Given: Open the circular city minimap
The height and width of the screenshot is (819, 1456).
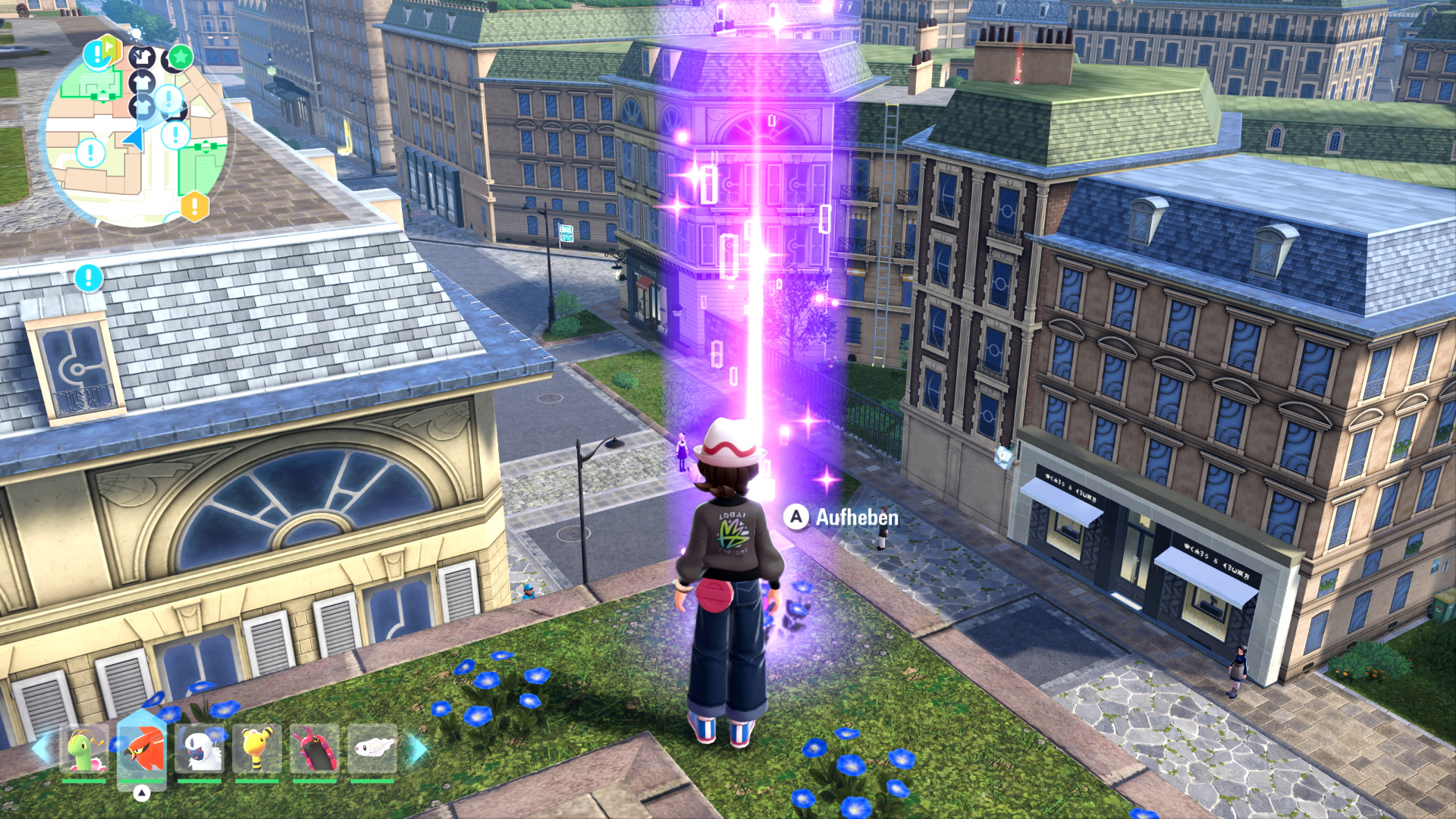Looking at the screenshot, I should [x=136, y=136].
